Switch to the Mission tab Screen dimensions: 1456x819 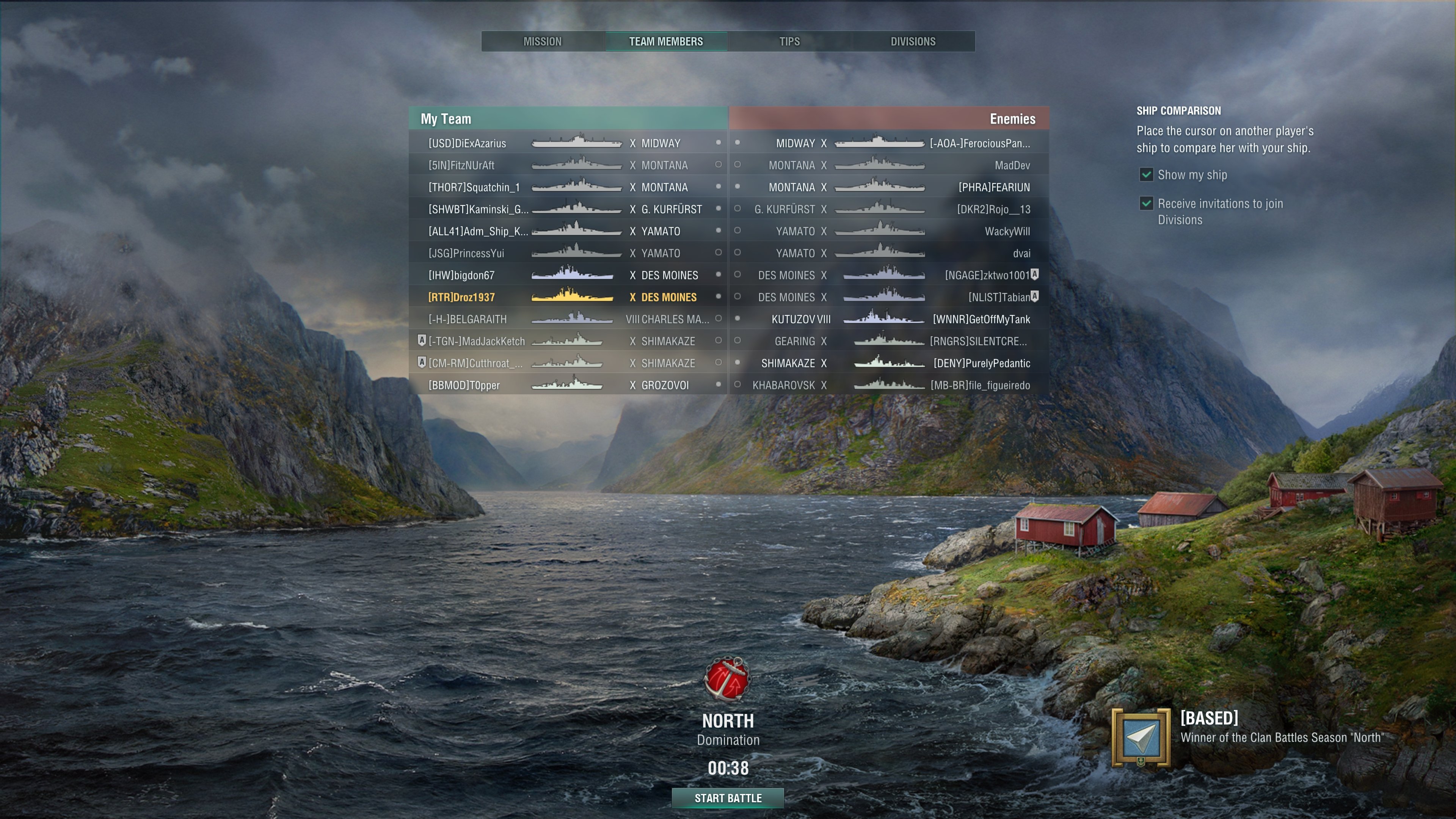point(543,41)
